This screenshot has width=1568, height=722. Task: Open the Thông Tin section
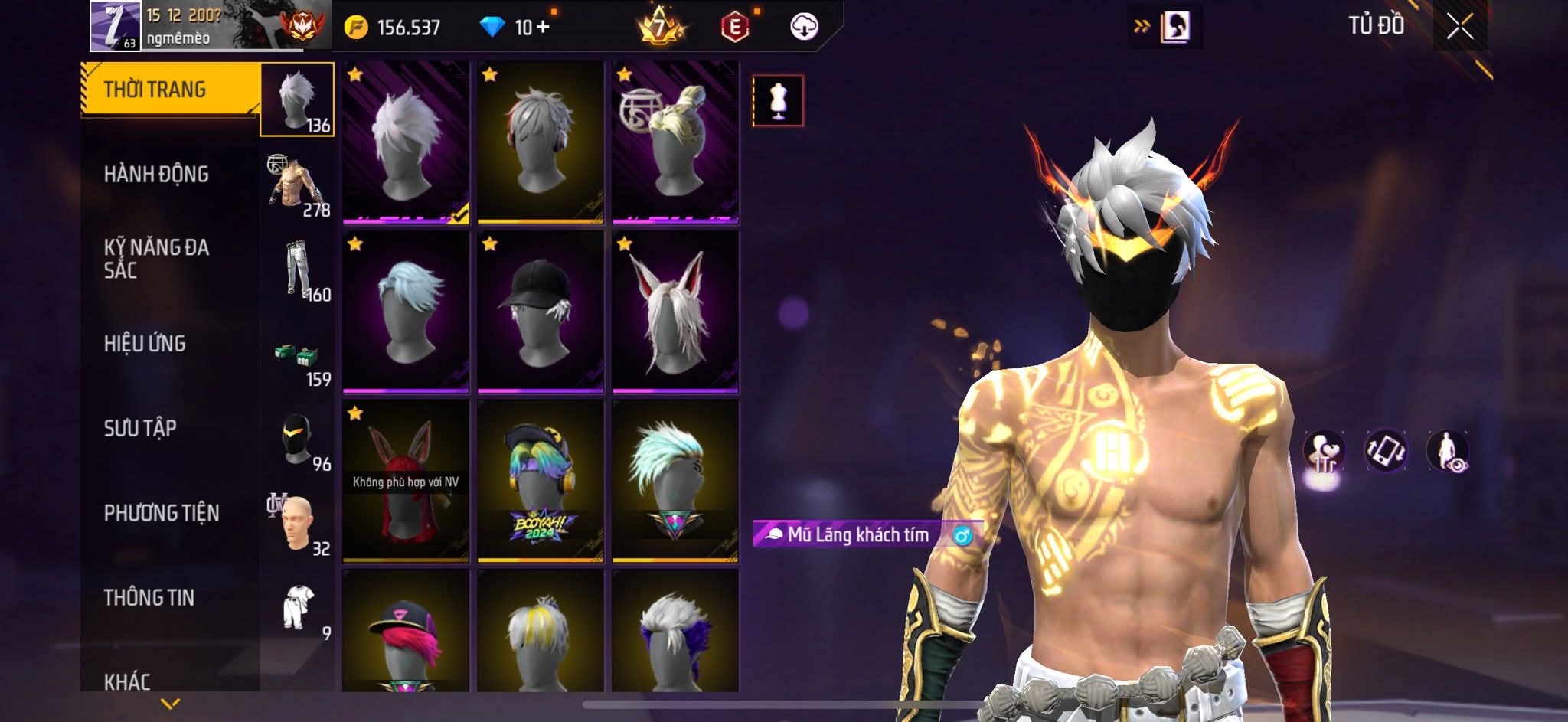149,597
